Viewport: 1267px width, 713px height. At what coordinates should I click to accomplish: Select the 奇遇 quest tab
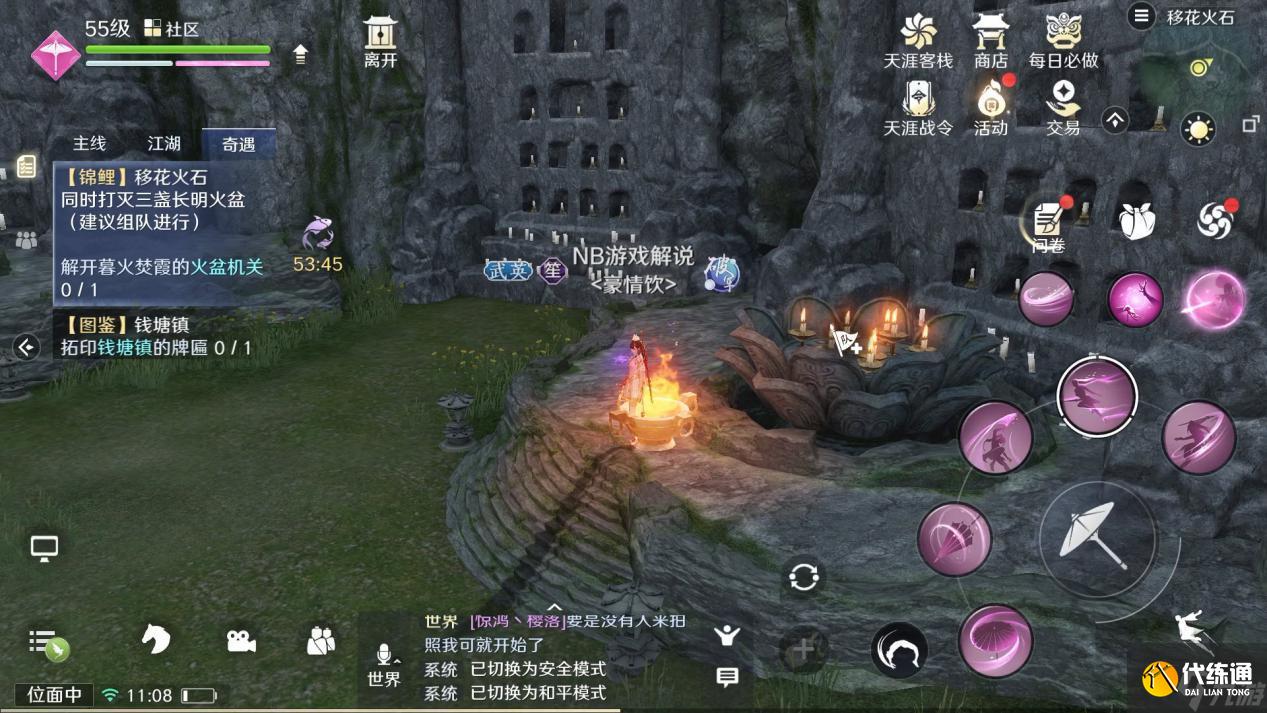238,144
